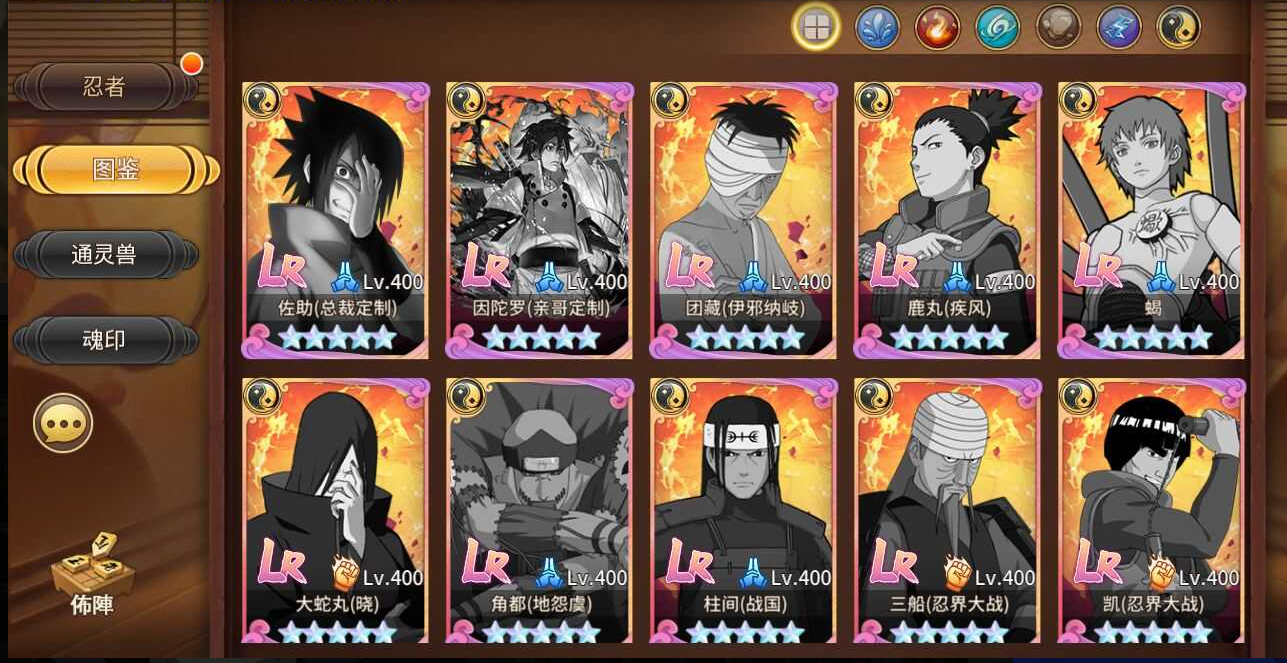Filter ninjas by the brown earth element

coord(1058,28)
